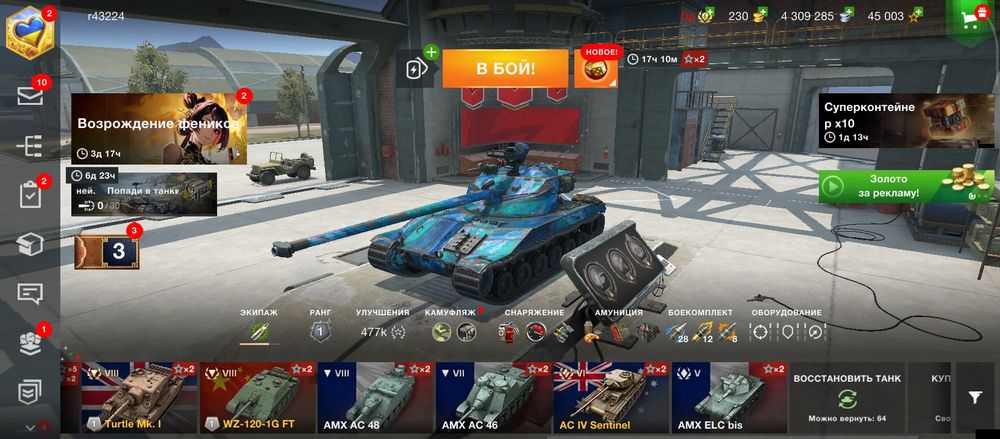The width and height of the screenshot is (1000, 439).
Task: Open the chat messages icon
Action: tap(29, 293)
